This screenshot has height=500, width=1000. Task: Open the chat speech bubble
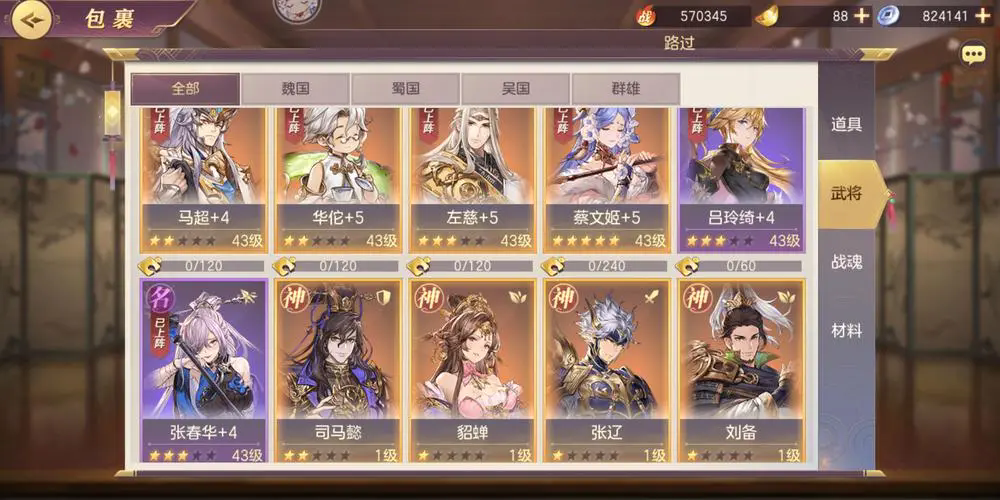click(x=973, y=55)
